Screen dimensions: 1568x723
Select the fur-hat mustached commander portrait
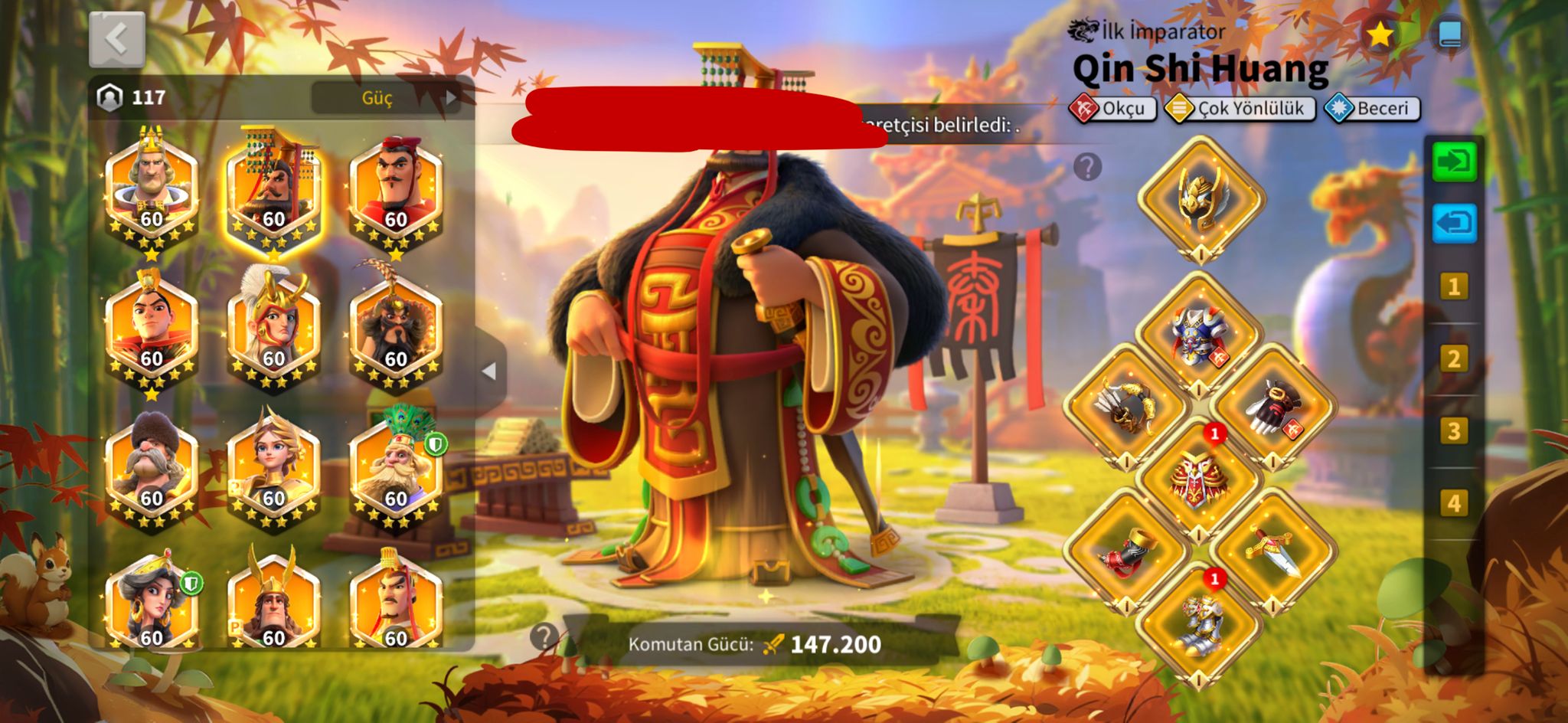coord(151,467)
